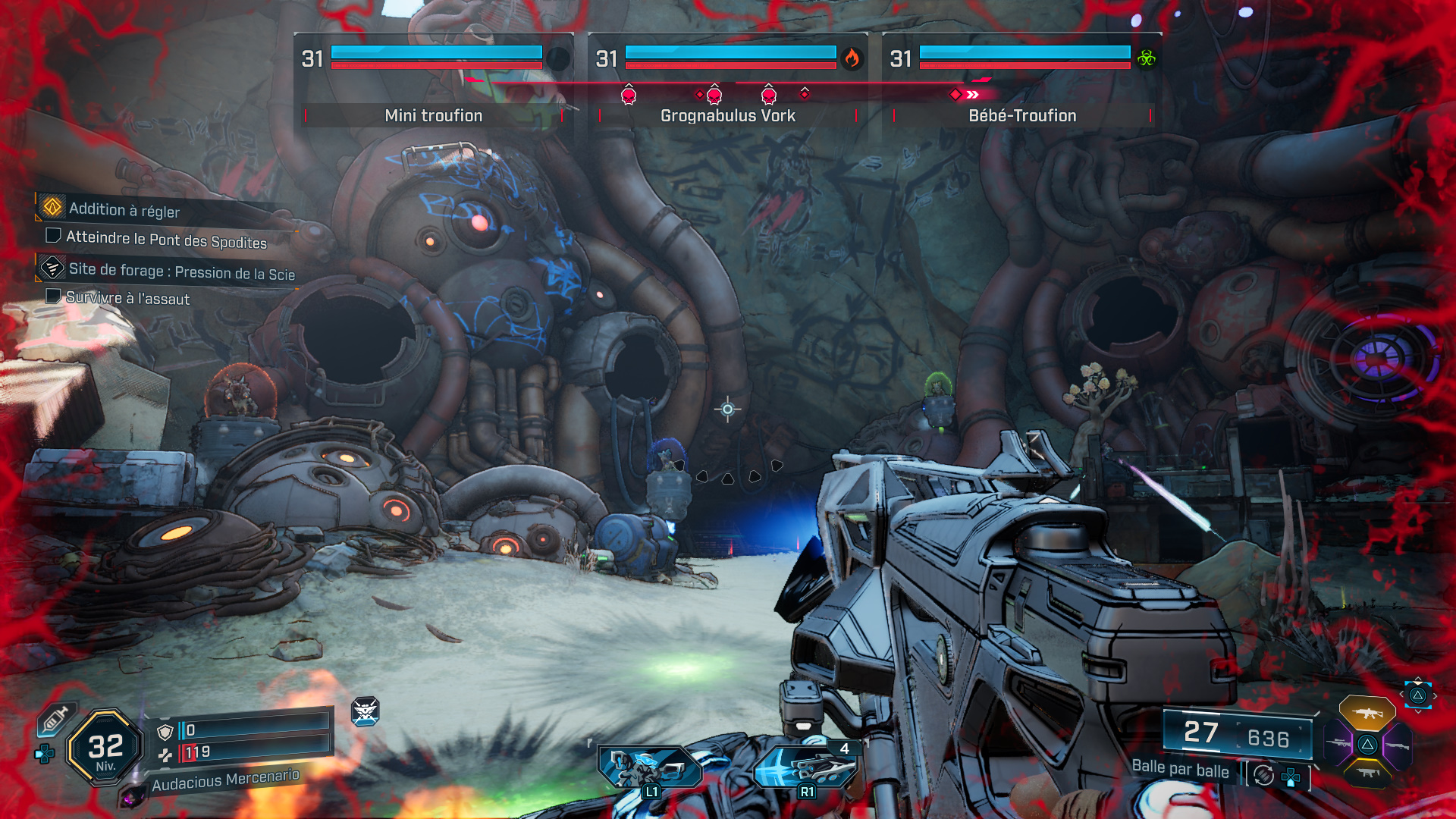The image size is (1456, 819).
Task: Click the fire element icon on Vork's bar
Action: tap(852, 58)
